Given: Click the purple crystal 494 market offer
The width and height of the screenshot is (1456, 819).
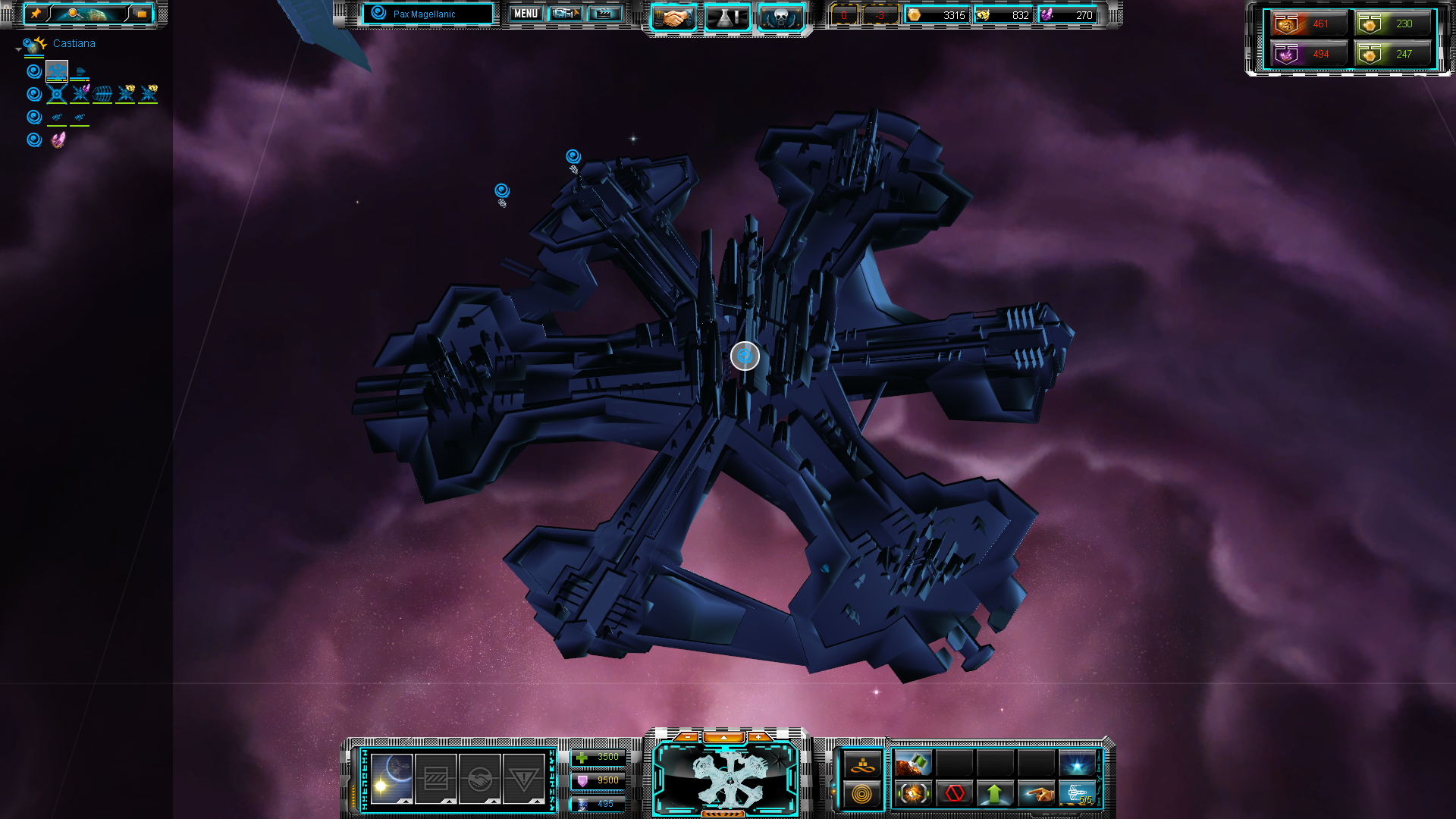Looking at the screenshot, I should (1309, 54).
